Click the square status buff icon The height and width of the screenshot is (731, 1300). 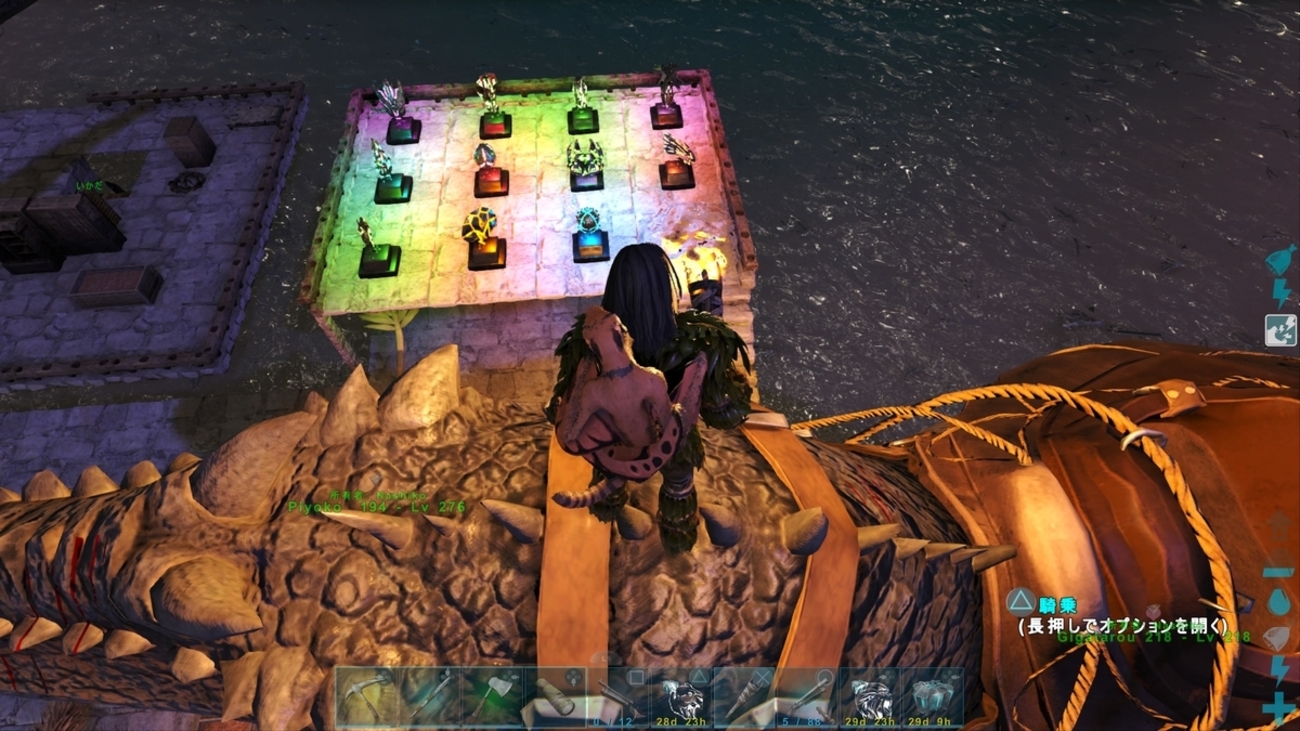(1280, 330)
